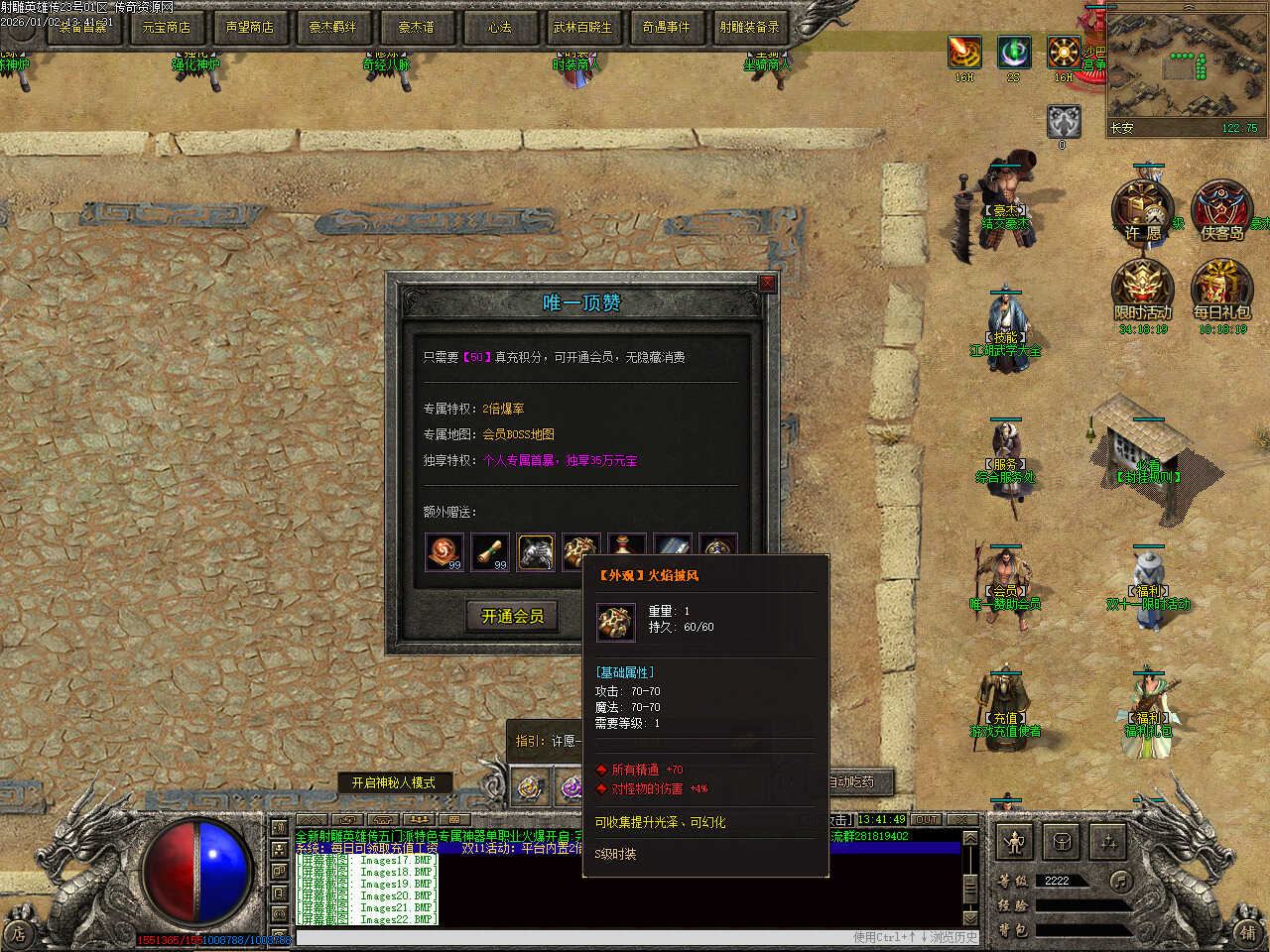Click the 开启神秘人模式 button

394,782
